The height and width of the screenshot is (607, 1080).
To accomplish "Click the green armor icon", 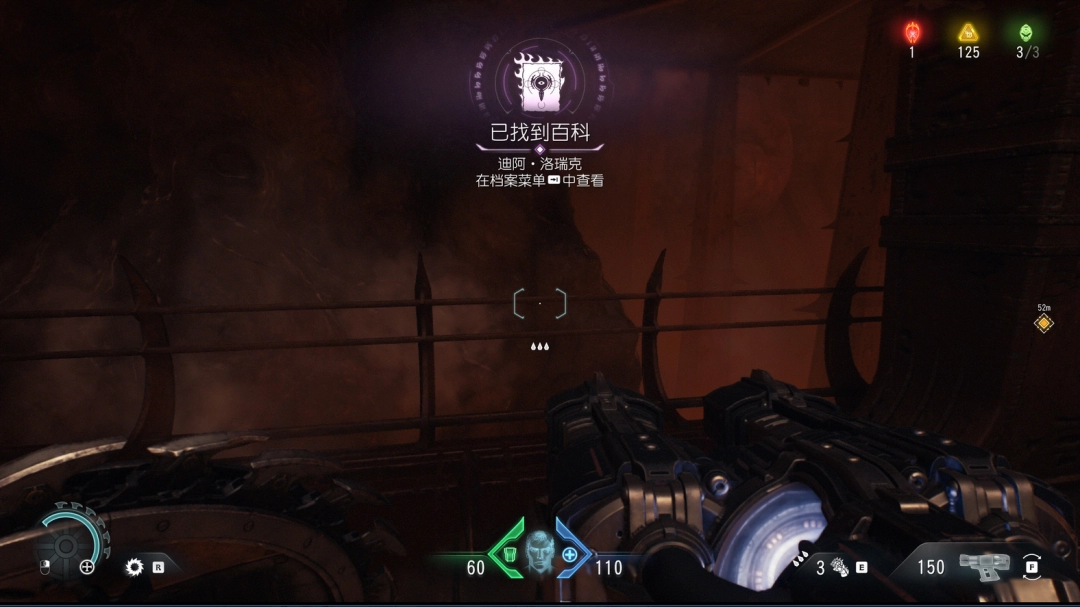I will click(x=510, y=554).
